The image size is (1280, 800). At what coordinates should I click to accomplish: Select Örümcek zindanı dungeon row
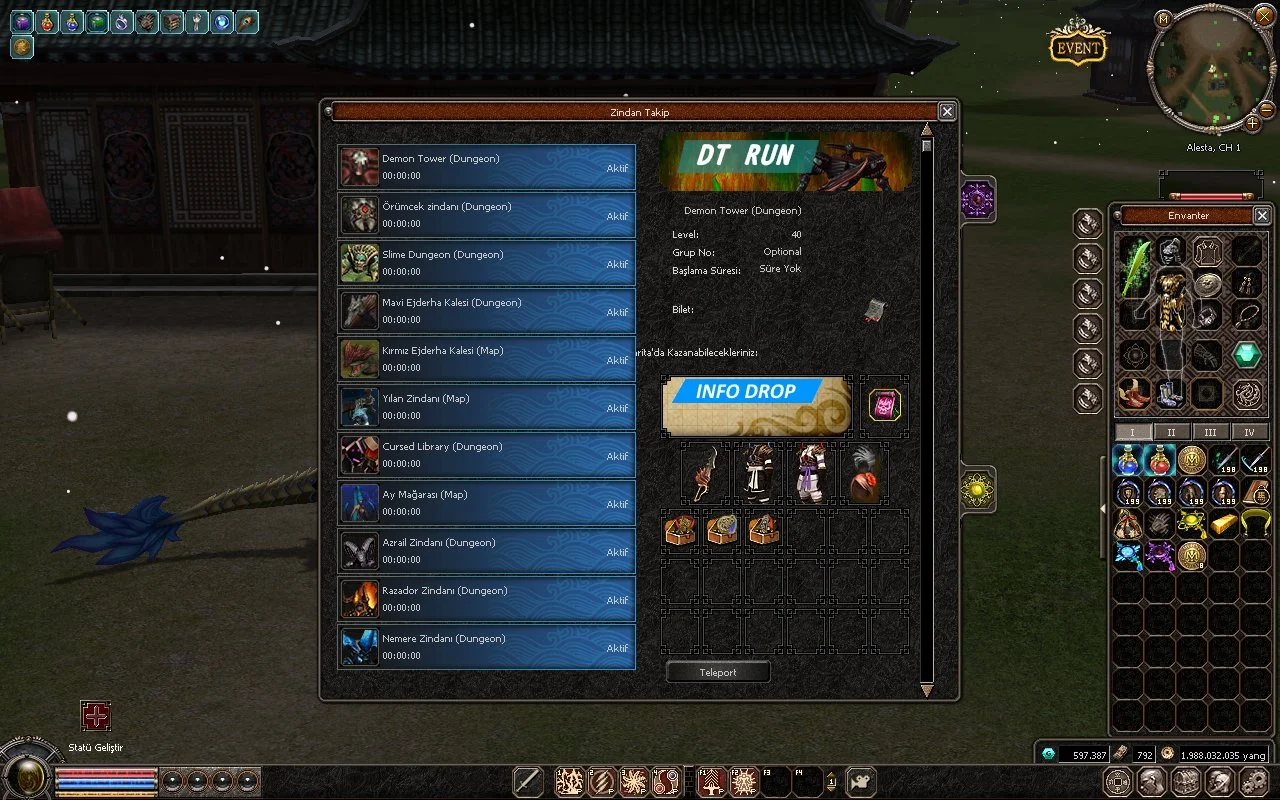[487, 215]
